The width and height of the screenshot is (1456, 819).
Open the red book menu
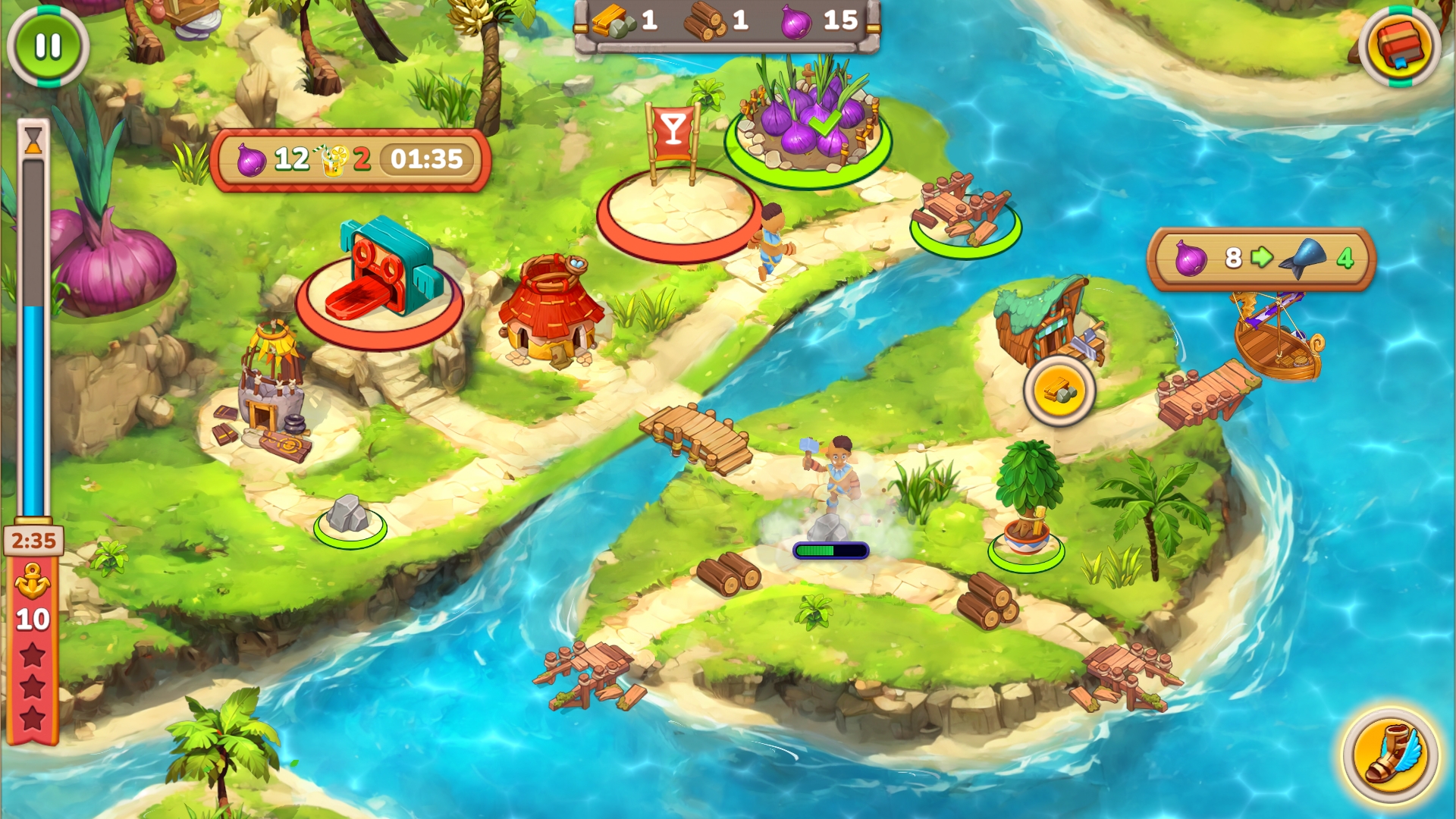coord(1399,45)
